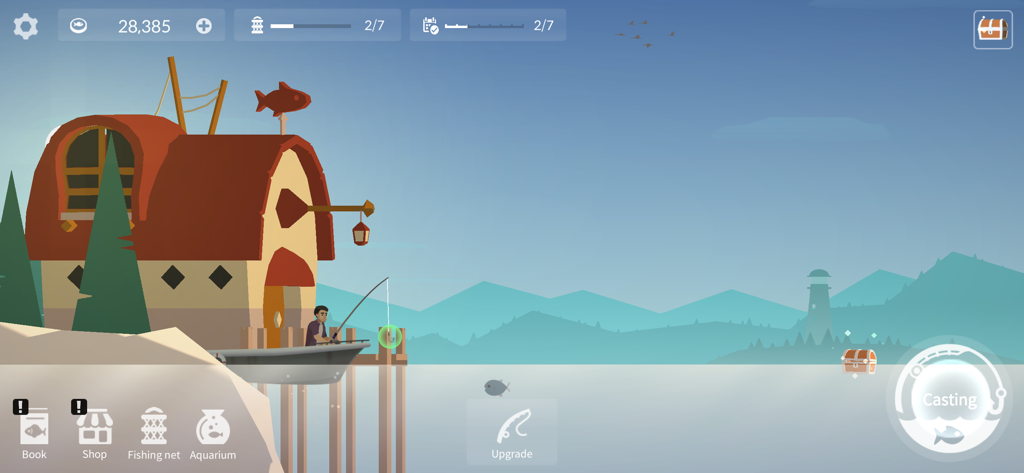1024x473 pixels.
Task: Collect the floating treasure chest on water
Action: tap(859, 360)
